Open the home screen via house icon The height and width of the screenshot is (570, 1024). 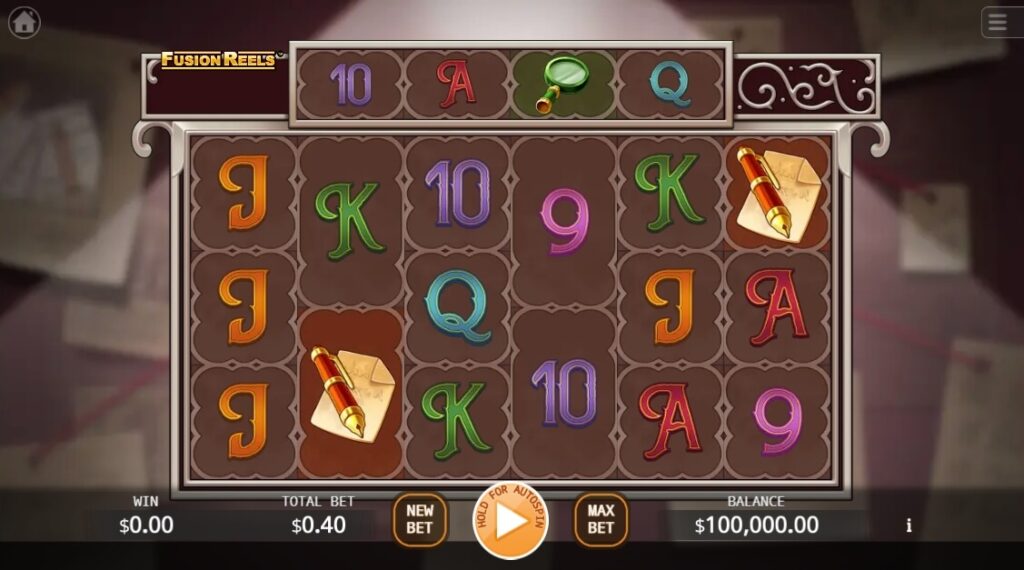(x=24, y=22)
